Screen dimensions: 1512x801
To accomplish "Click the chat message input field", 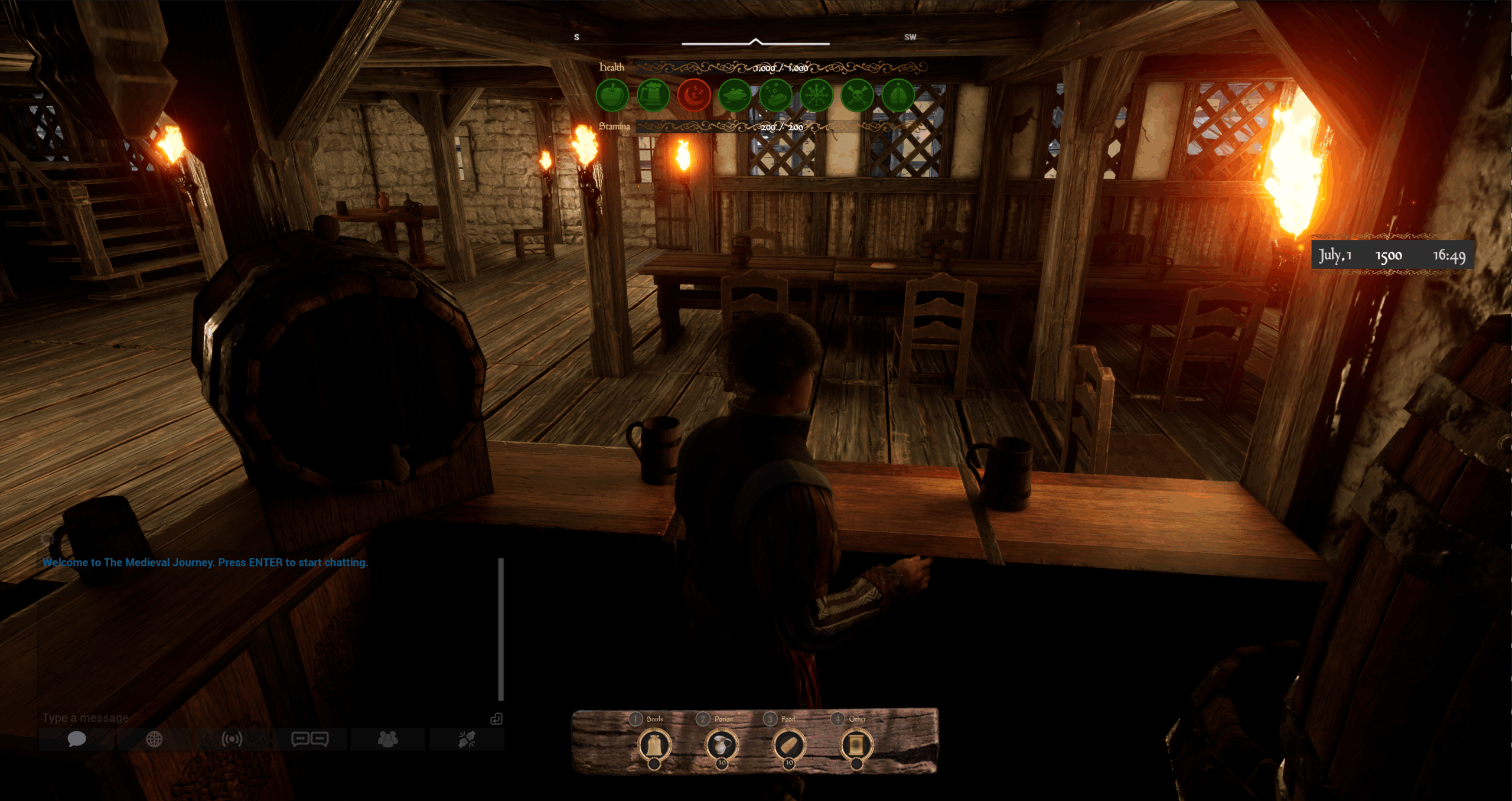I will pos(260,718).
